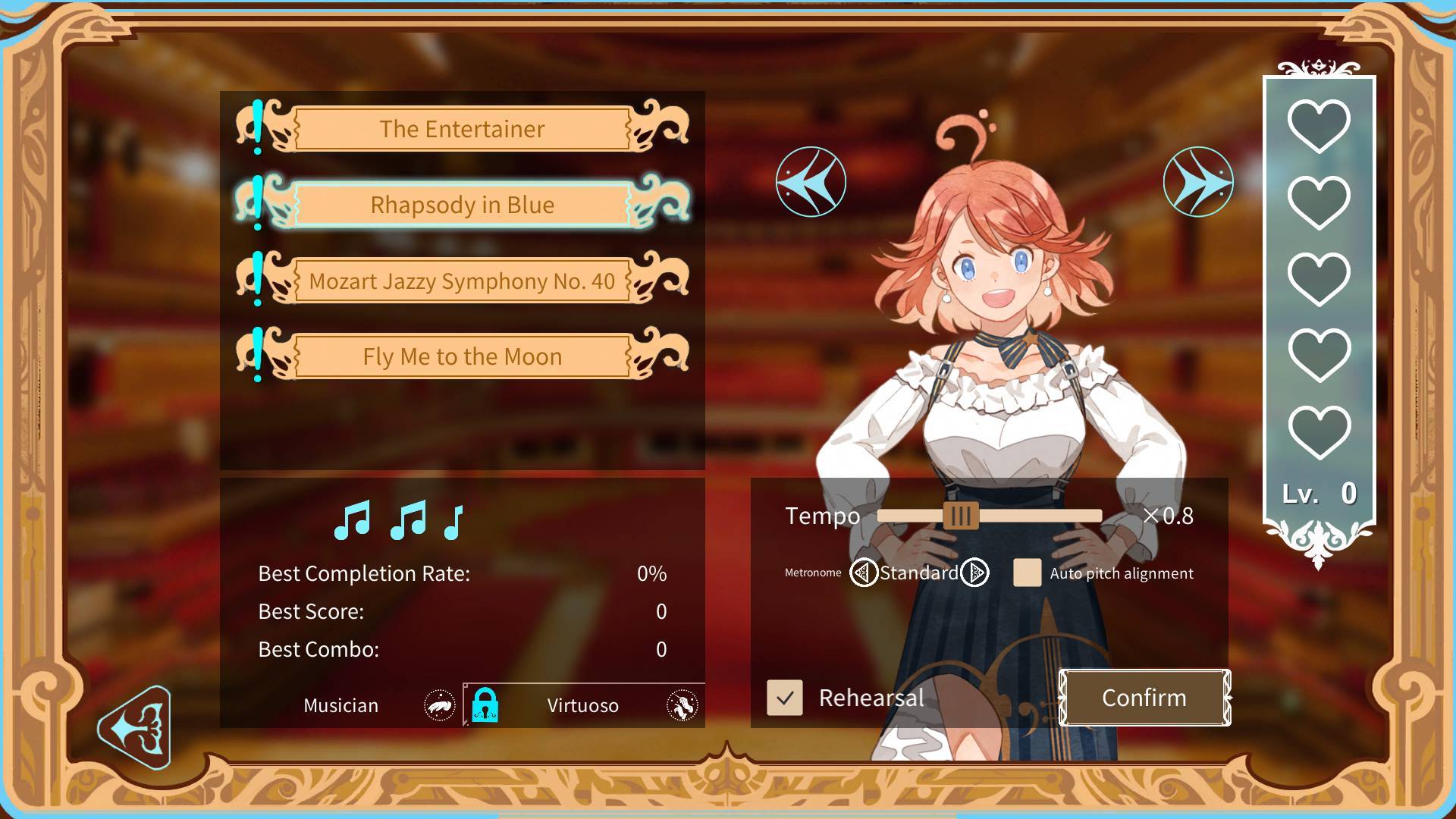1456x819 pixels.
Task: Switch to the Musician difficulty tab
Action: pyautogui.click(x=340, y=705)
